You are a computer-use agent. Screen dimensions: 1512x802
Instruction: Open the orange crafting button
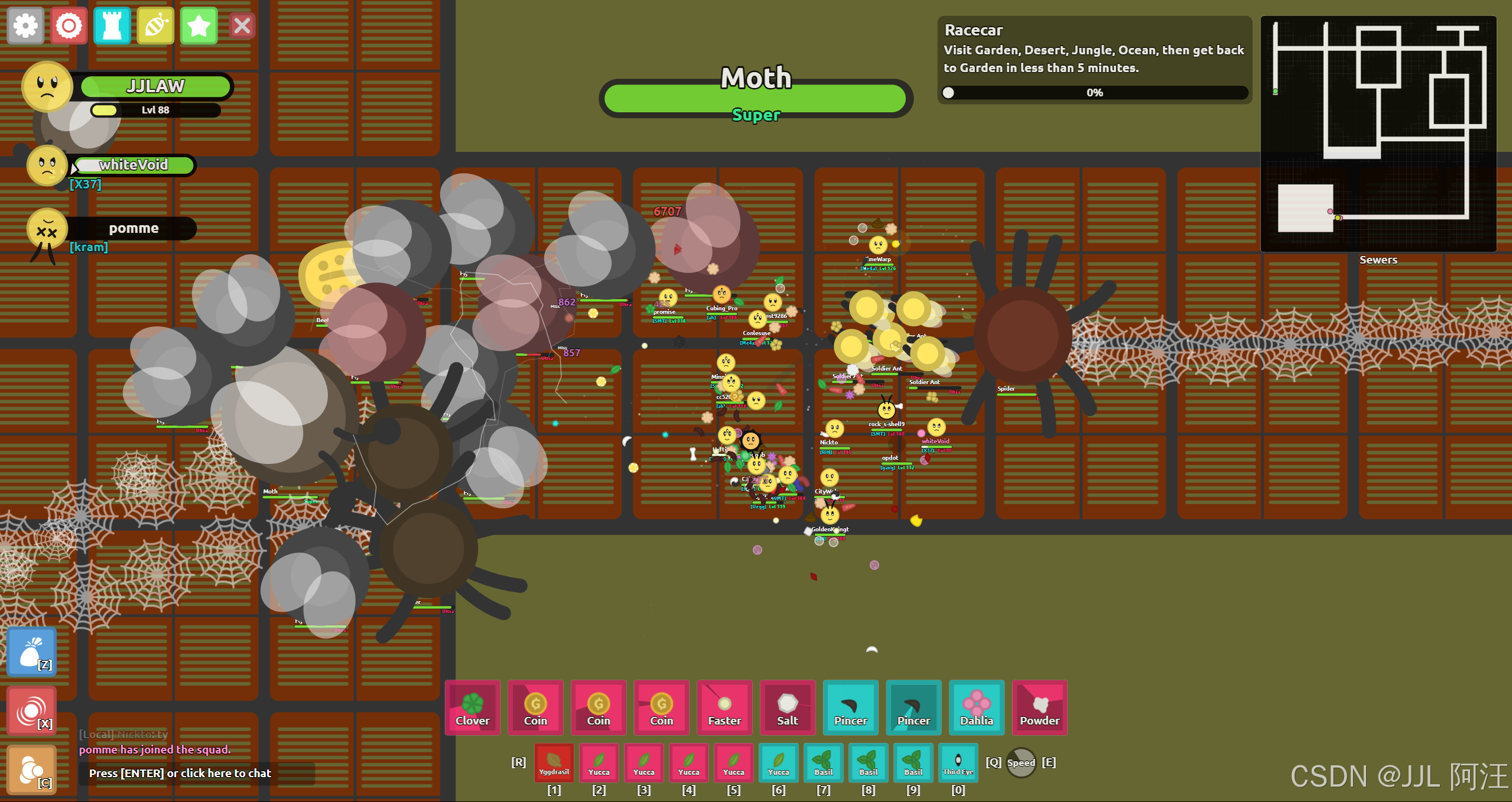pos(32,770)
